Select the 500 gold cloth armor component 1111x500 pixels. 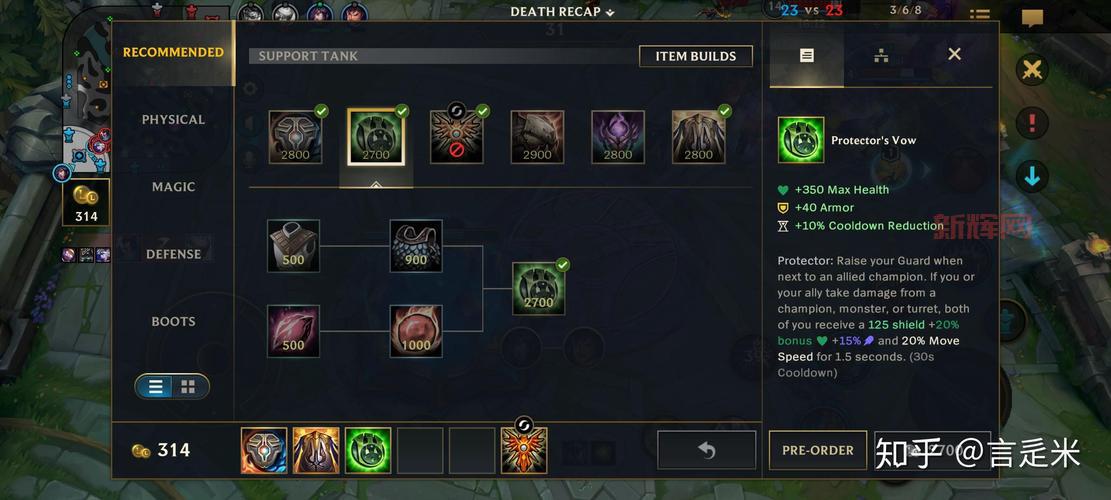pyautogui.click(x=293, y=246)
